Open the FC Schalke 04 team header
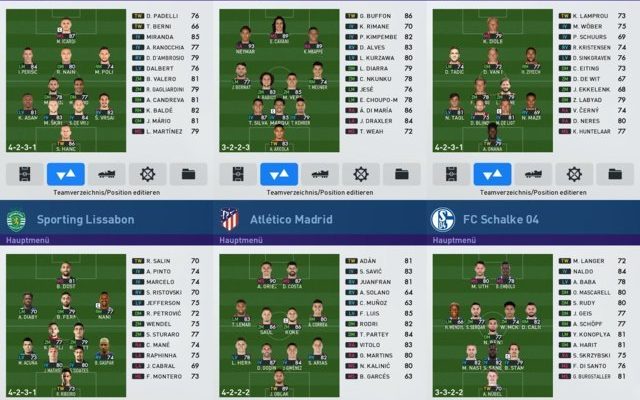The width and height of the screenshot is (640, 400). [x=530, y=218]
